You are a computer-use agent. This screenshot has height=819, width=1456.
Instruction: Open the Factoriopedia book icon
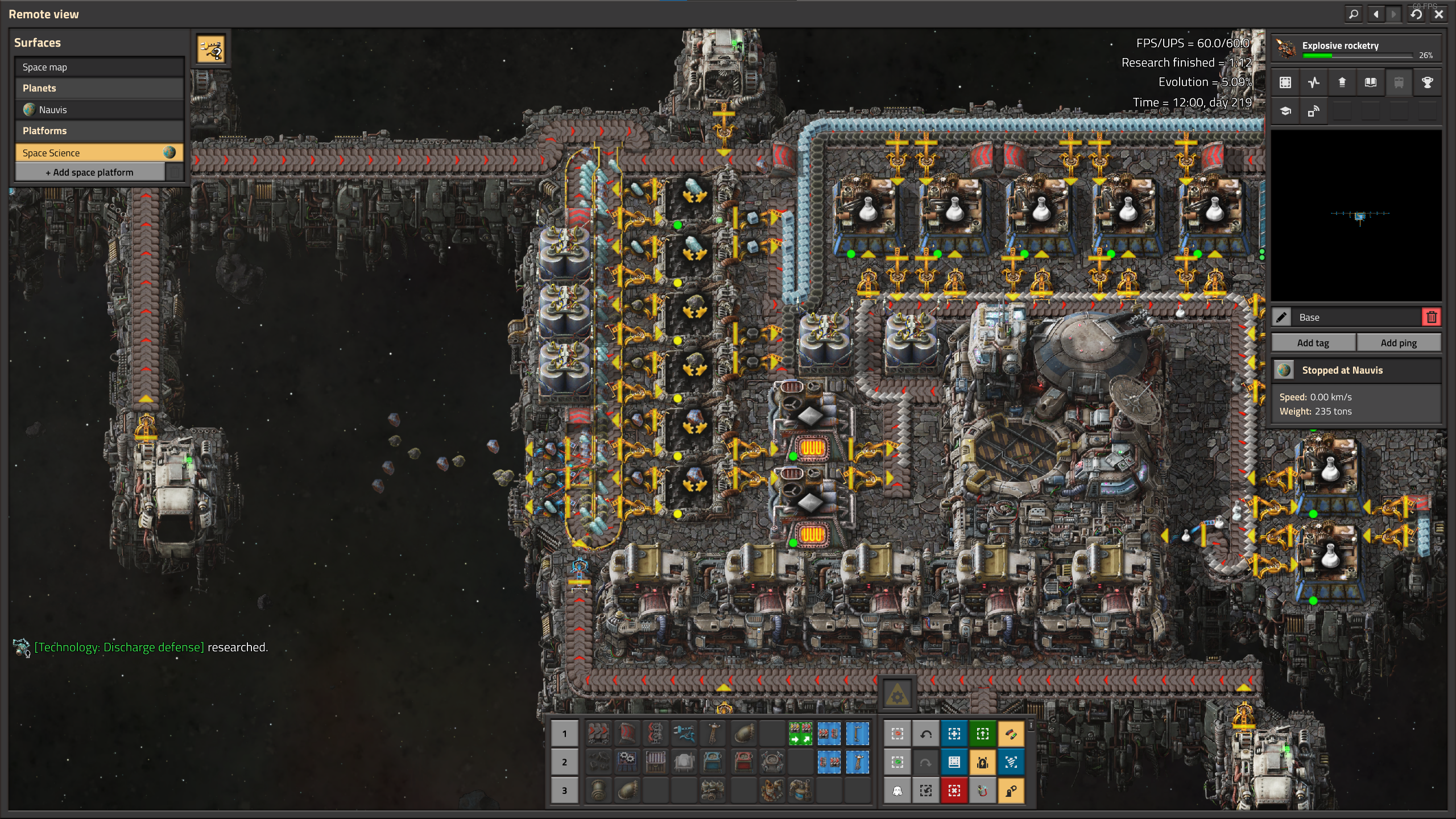coord(1371,82)
